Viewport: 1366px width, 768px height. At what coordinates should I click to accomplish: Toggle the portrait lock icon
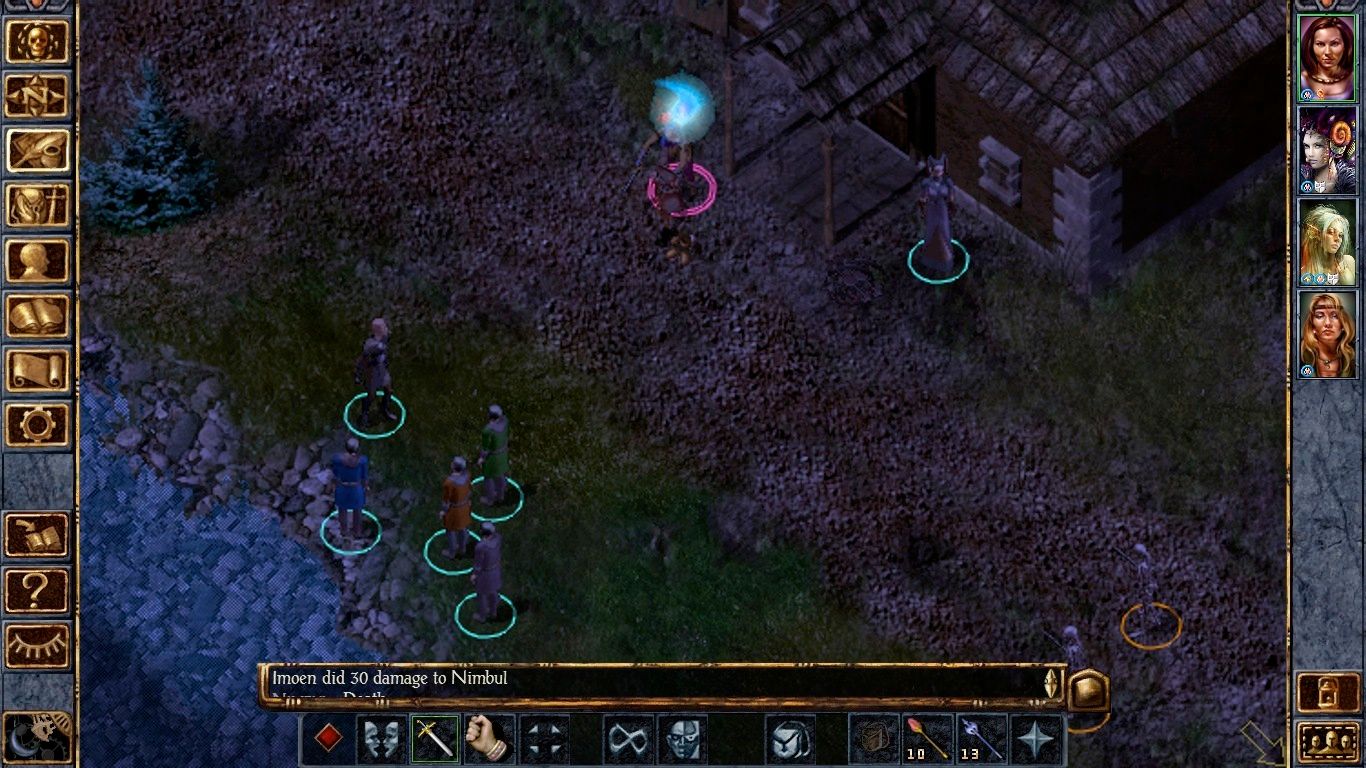[x=1328, y=692]
